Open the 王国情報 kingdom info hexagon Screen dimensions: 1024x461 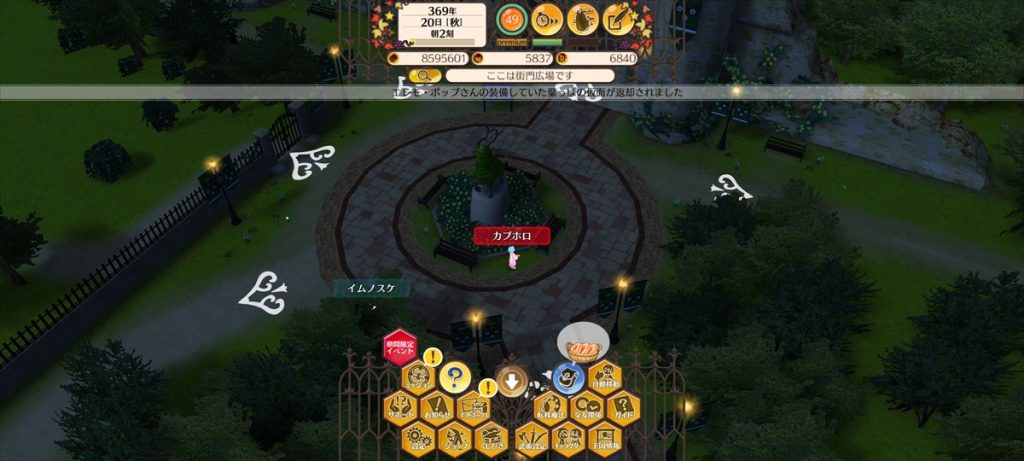(x=603, y=437)
